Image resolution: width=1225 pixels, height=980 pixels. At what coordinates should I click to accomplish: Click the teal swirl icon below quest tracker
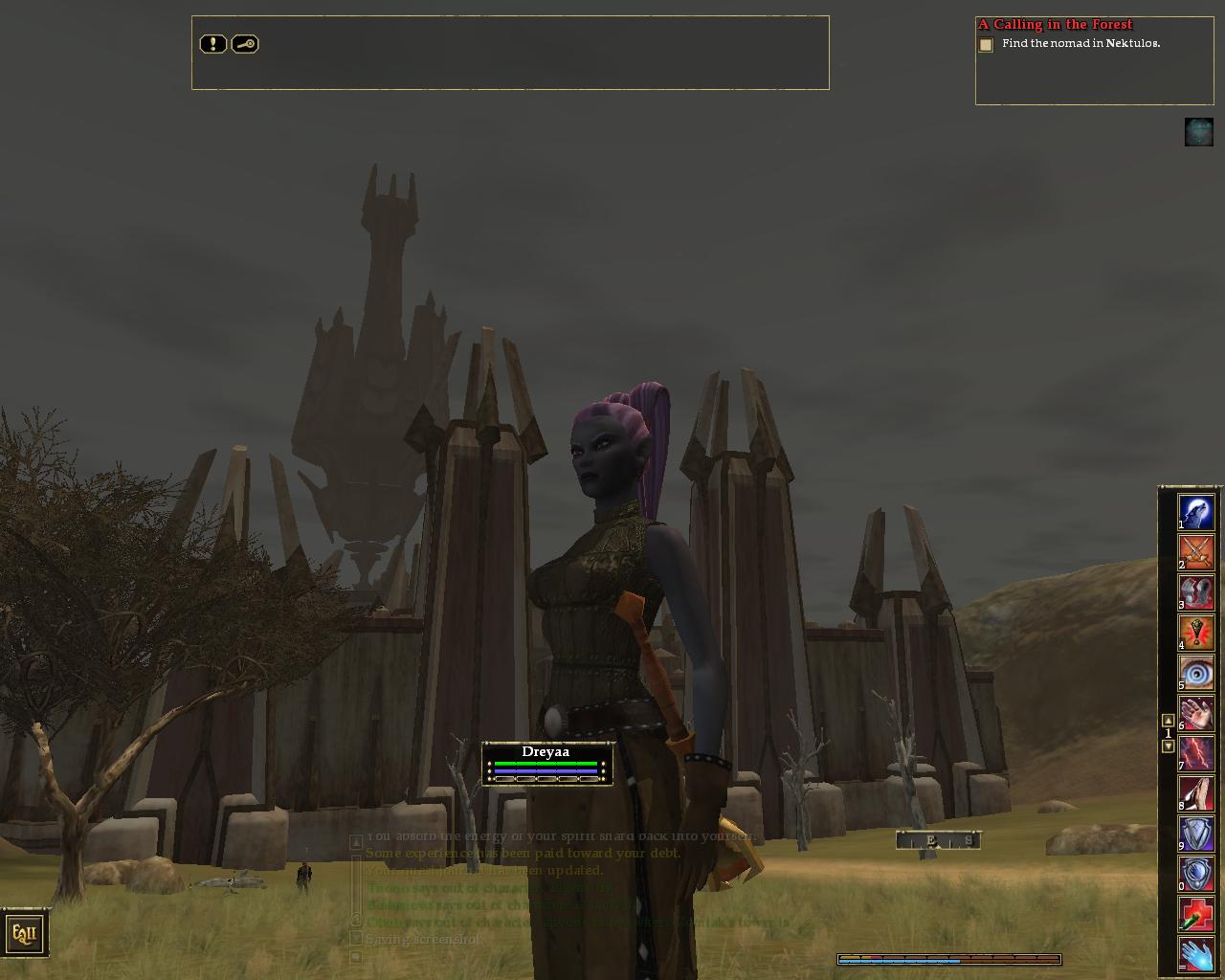pyautogui.click(x=1198, y=132)
